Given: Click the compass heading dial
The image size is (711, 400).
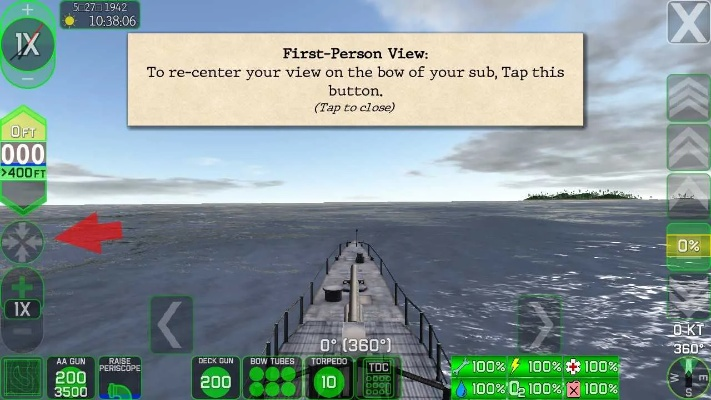Looking at the screenshot, I should (688, 376).
